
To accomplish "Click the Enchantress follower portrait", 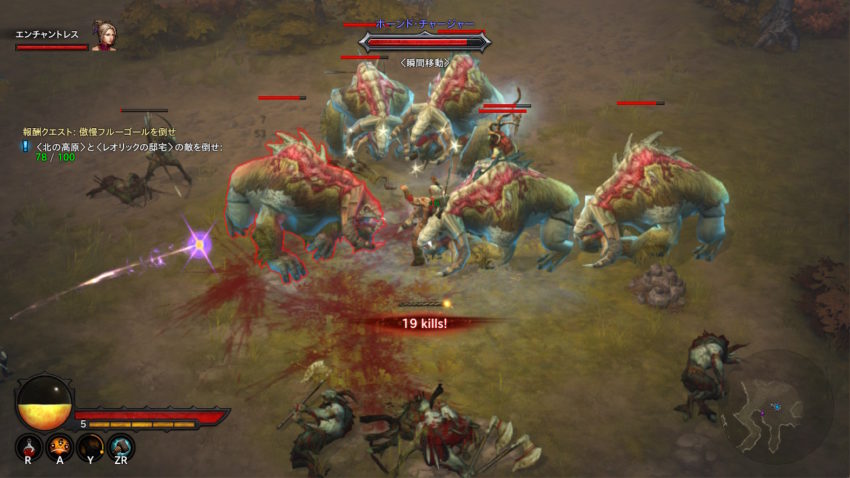I will (104, 37).
